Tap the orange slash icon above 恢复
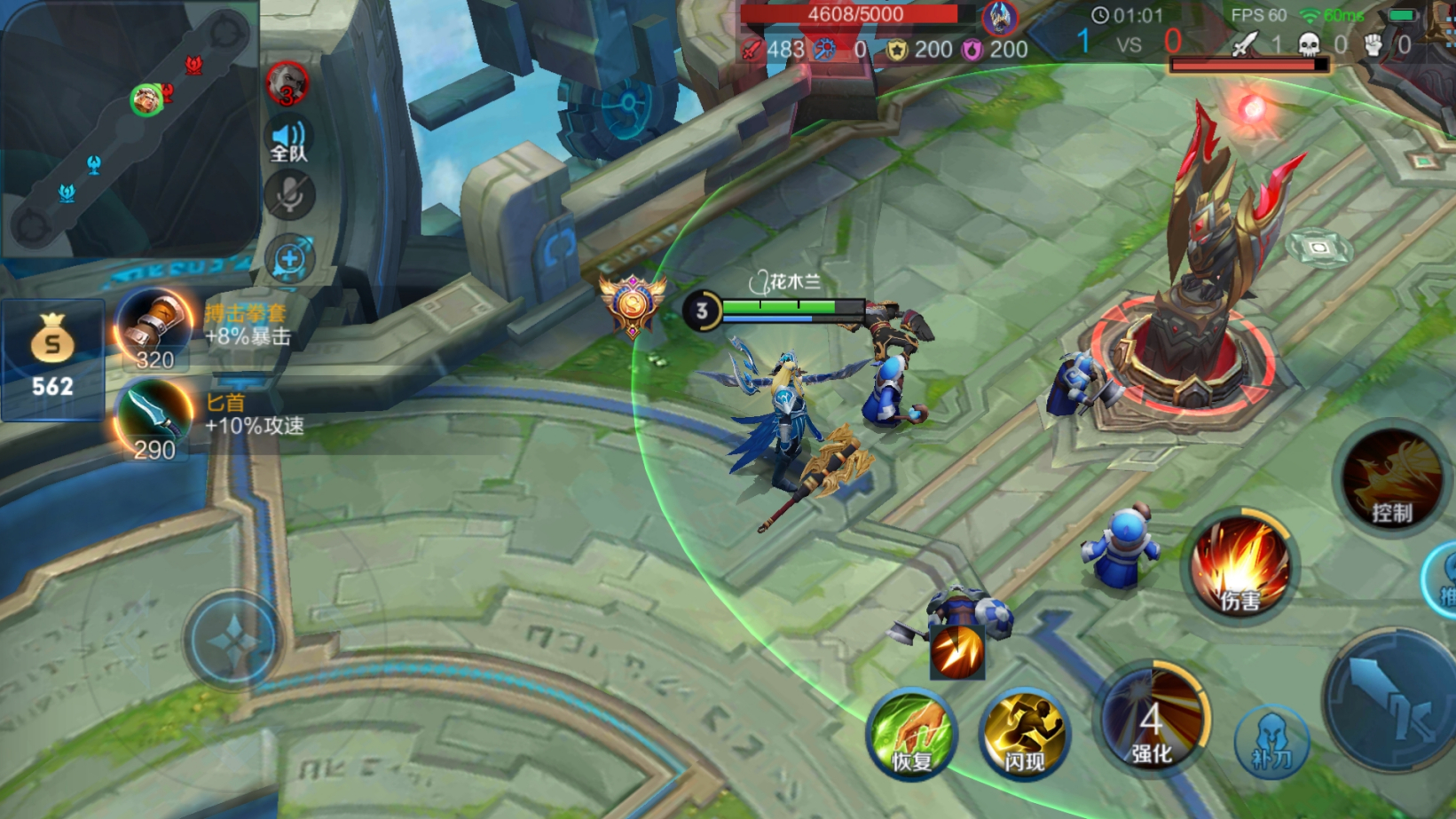Image resolution: width=1456 pixels, height=819 pixels. pyautogui.click(x=956, y=652)
